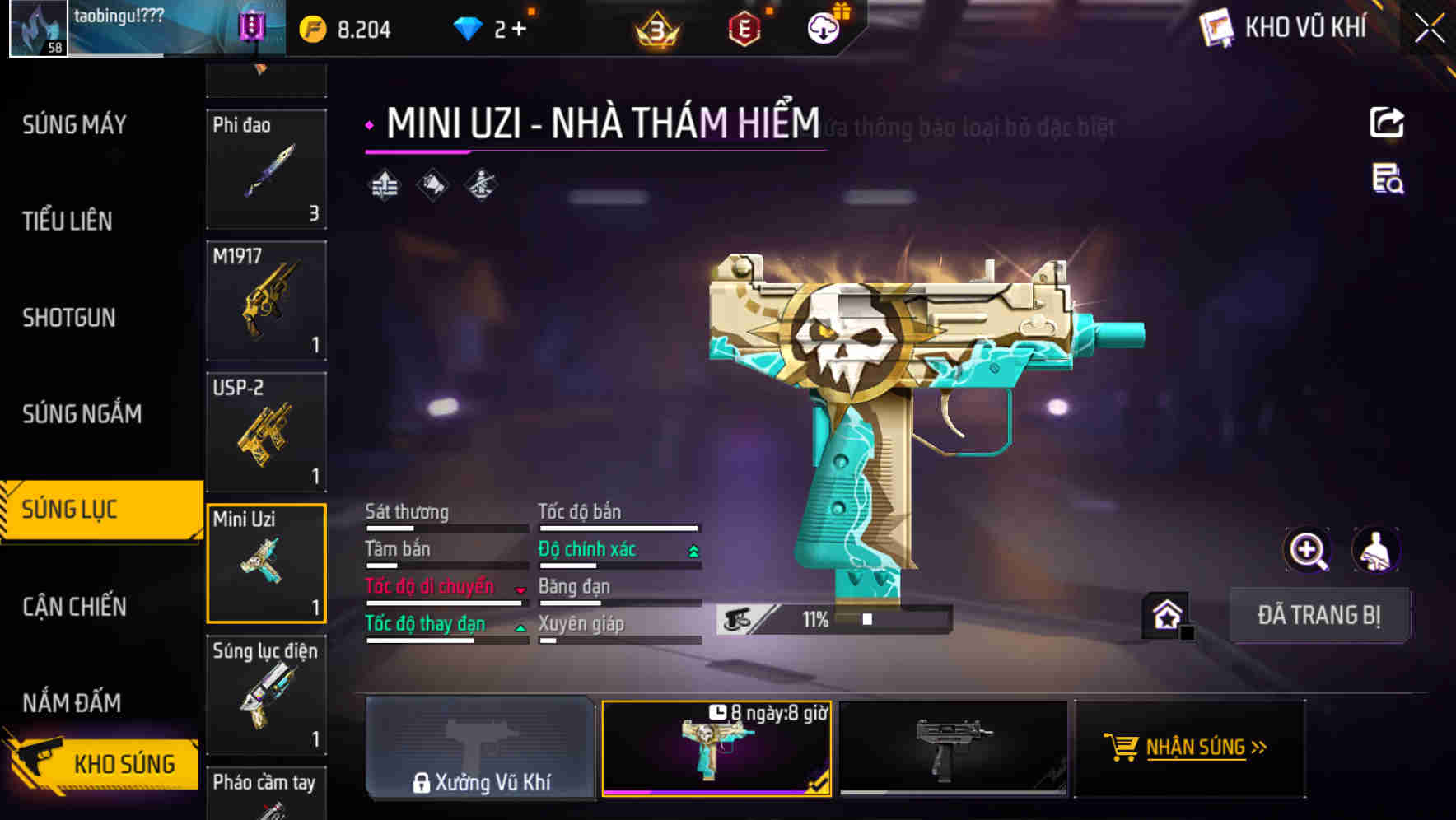Open the share icon near the close button

(x=1388, y=122)
